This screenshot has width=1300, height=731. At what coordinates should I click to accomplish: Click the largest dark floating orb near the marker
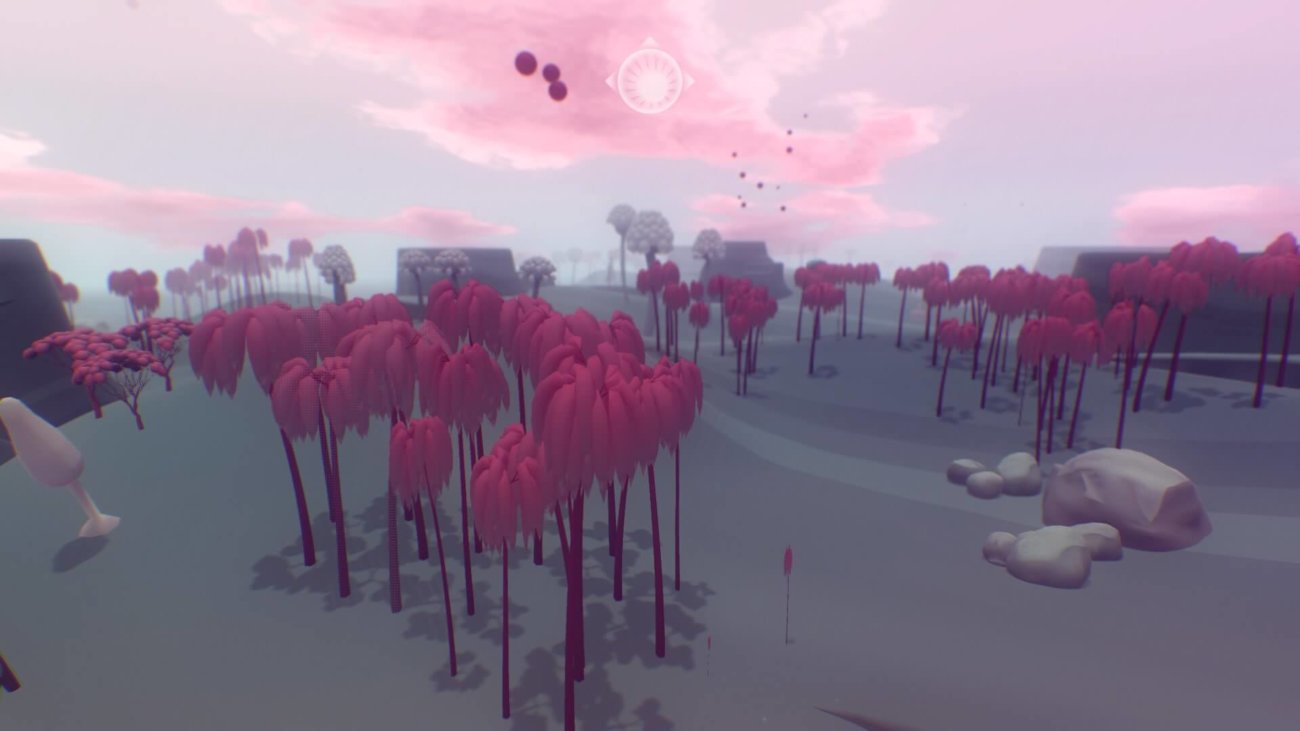(x=523, y=64)
